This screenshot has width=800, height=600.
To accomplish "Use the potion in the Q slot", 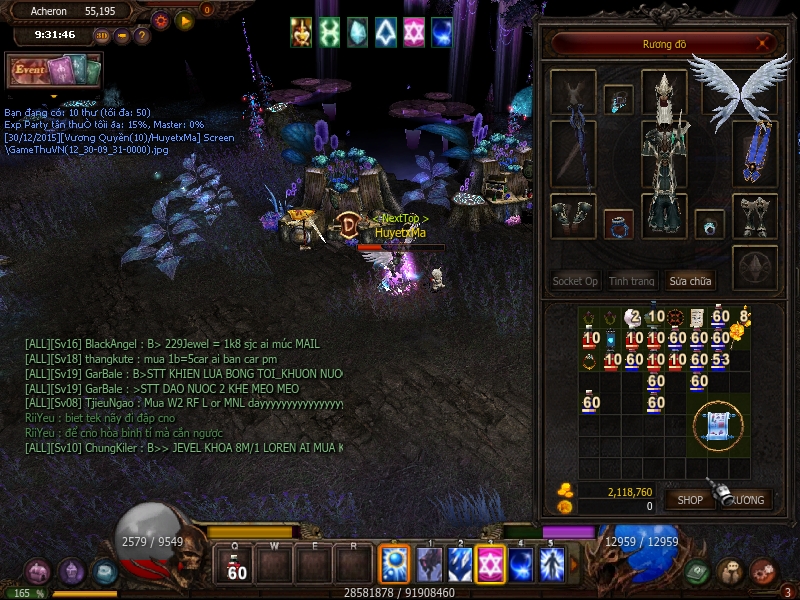I will click(x=237, y=566).
